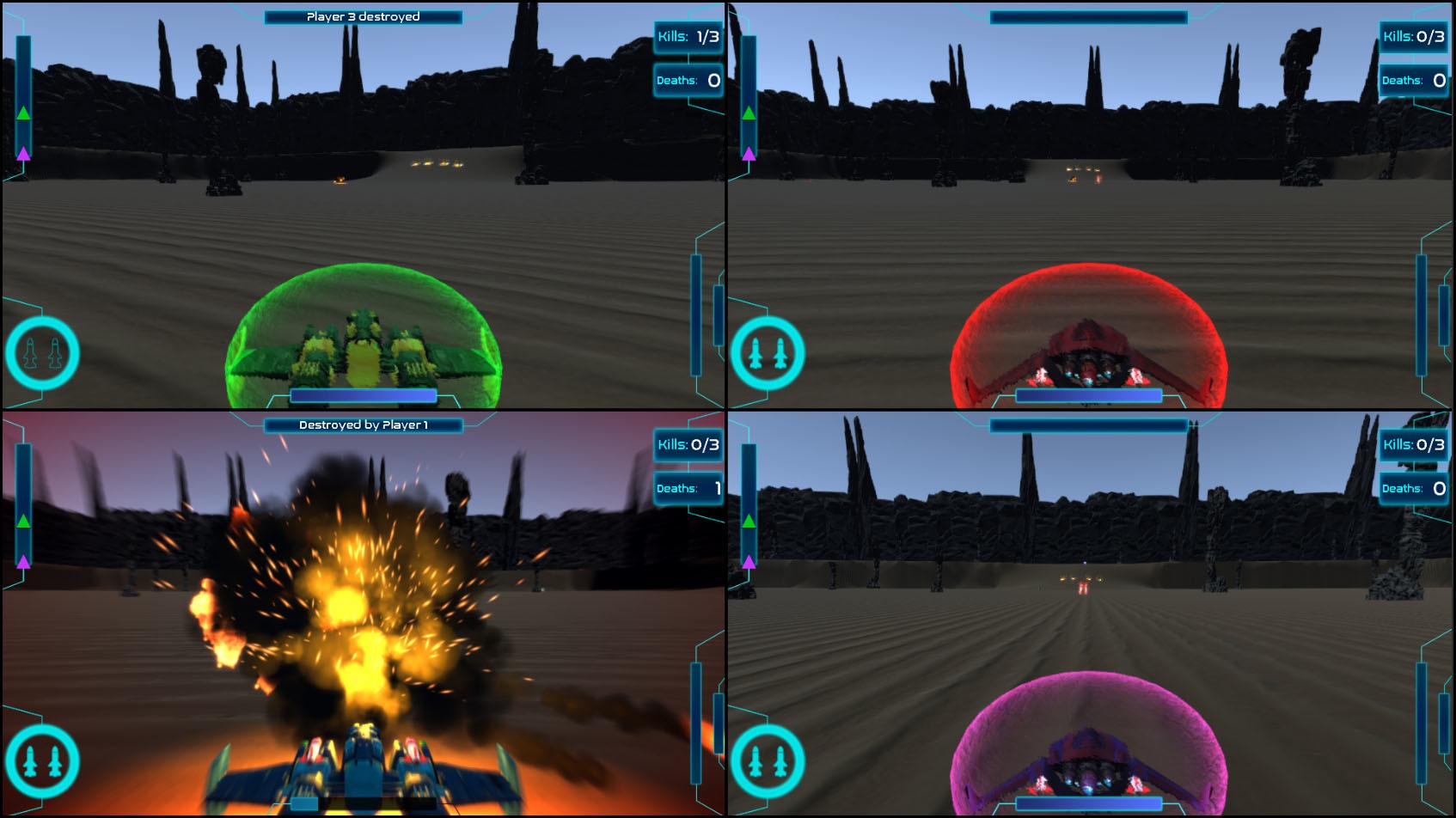Click the Kills: 0/3 readout in the top-right viewport
The height and width of the screenshot is (818, 1456).
point(1413,38)
